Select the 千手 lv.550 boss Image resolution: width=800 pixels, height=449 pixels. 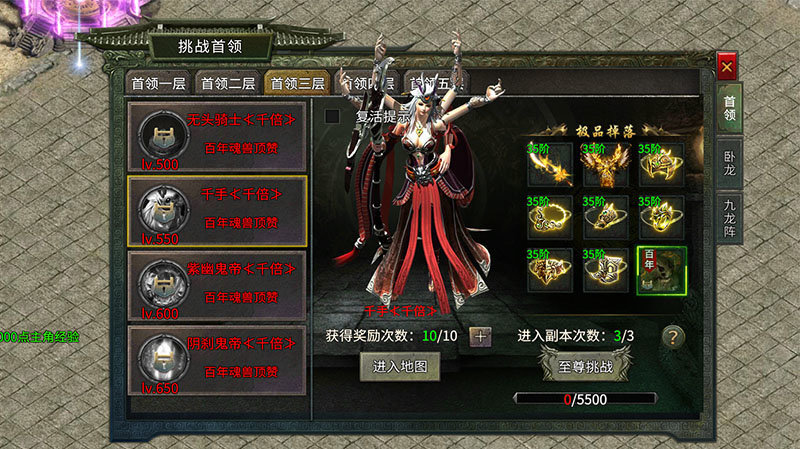pos(217,211)
